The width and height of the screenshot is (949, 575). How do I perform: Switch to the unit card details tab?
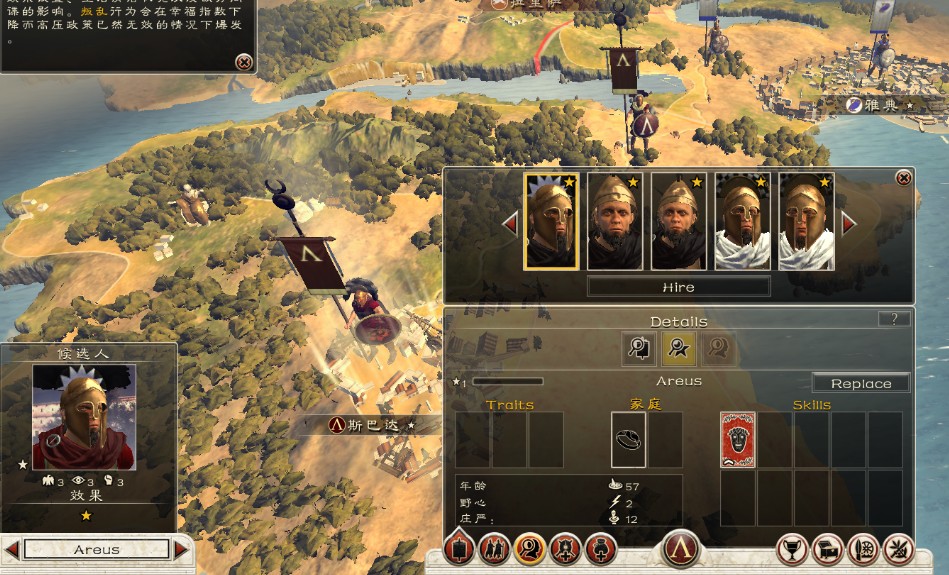(639, 348)
